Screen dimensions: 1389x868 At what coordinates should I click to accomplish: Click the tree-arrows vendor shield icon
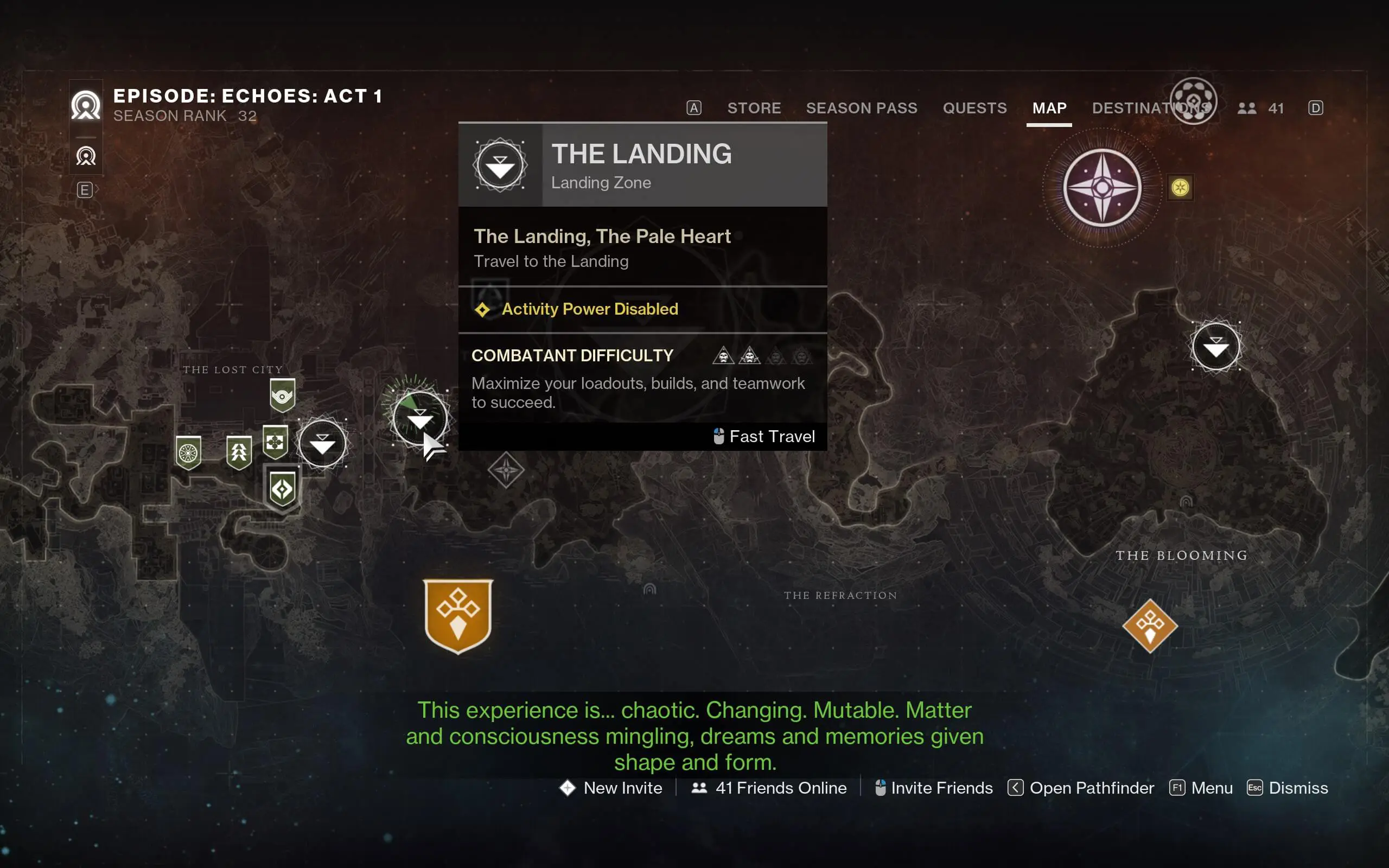click(x=239, y=451)
